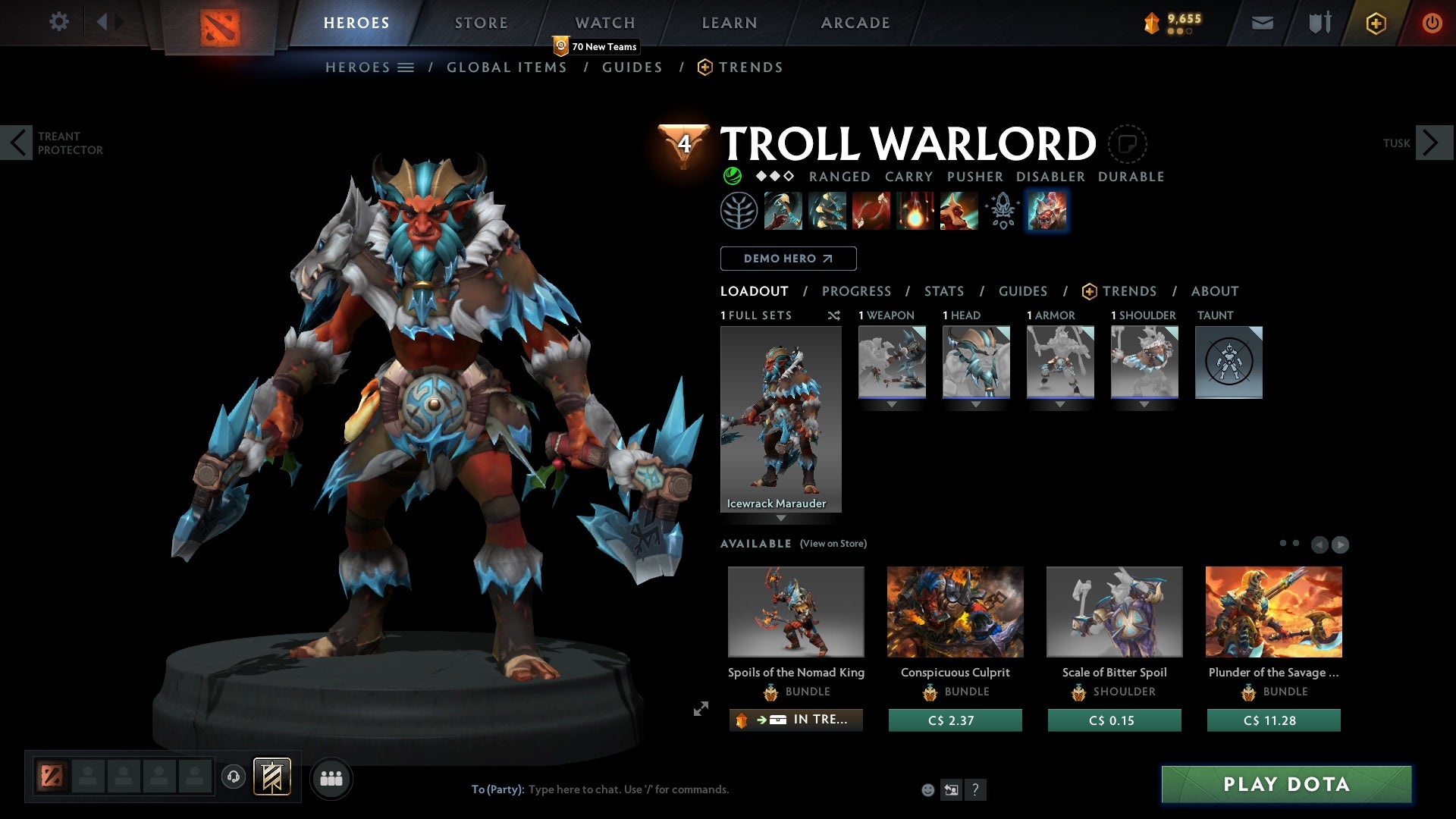Expand the Icewrack Marauder set arrow
Screen dimensions: 1456x819
(781, 516)
